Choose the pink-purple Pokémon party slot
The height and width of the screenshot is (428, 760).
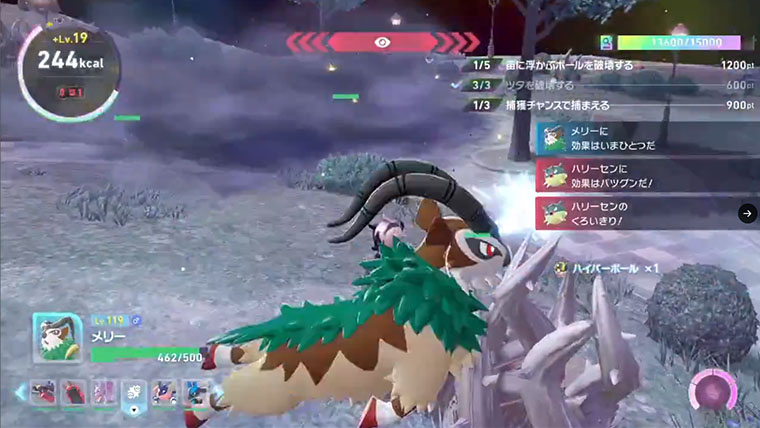click(x=103, y=393)
